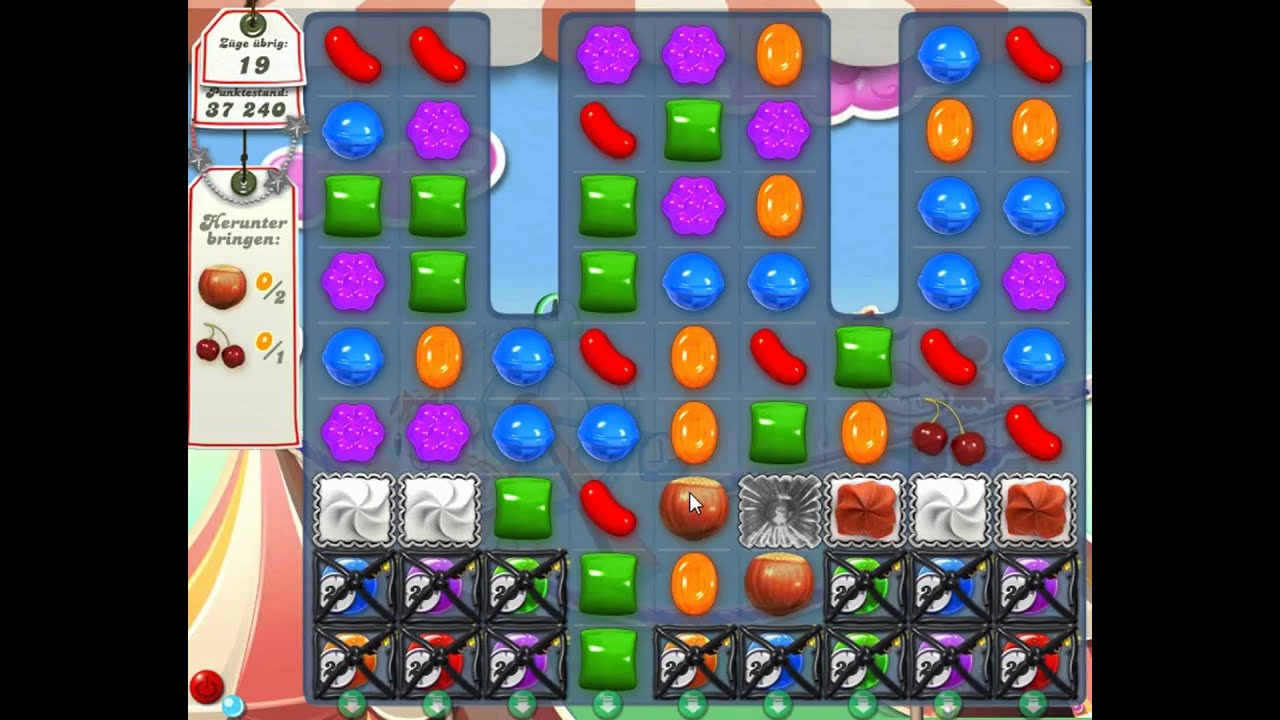Choose the hazelnut right of the lone orange candy
Image resolution: width=1280 pixels, height=720 pixels.
[x=779, y=584]
